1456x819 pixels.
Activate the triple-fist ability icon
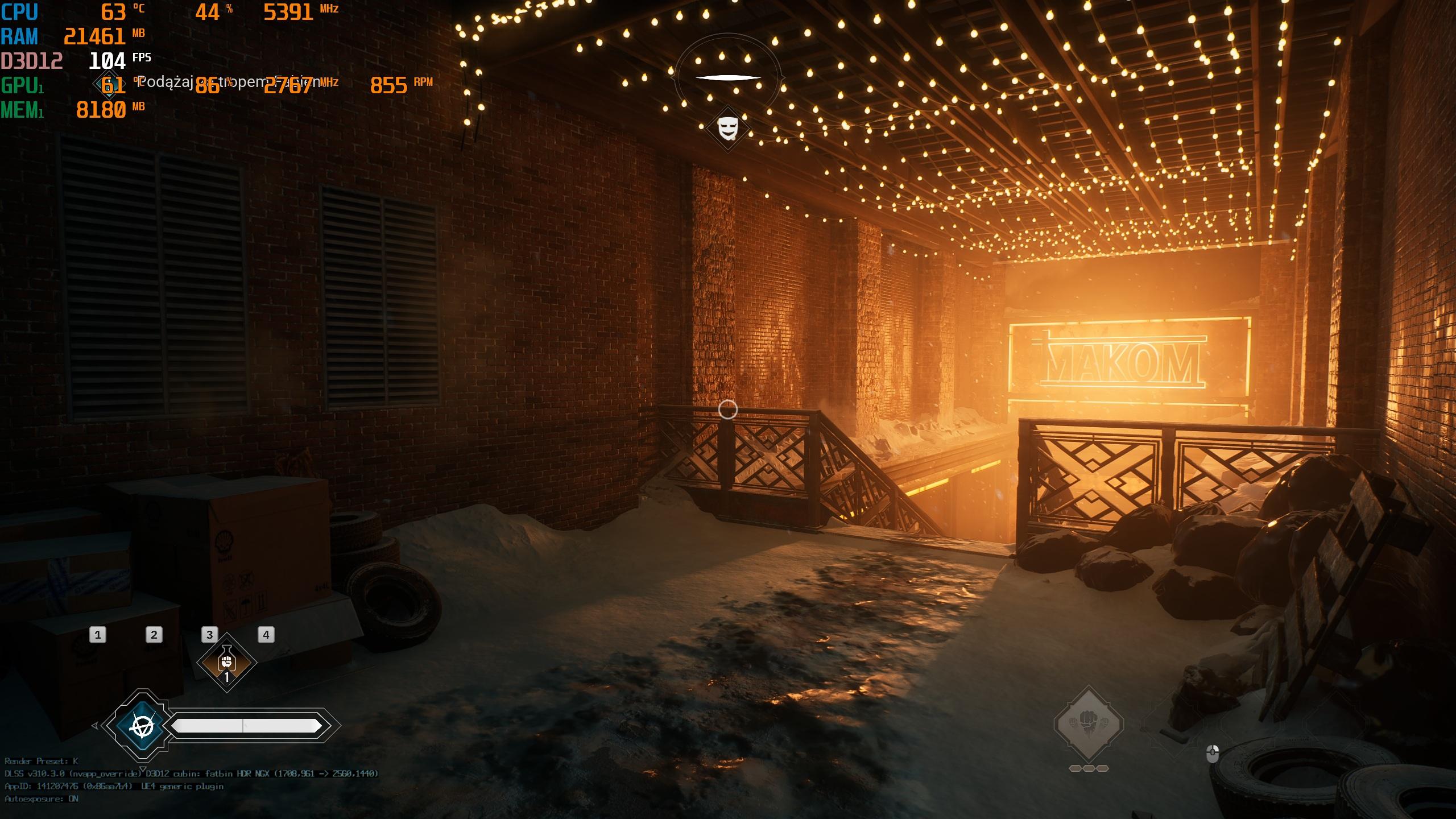(1089, 724)
